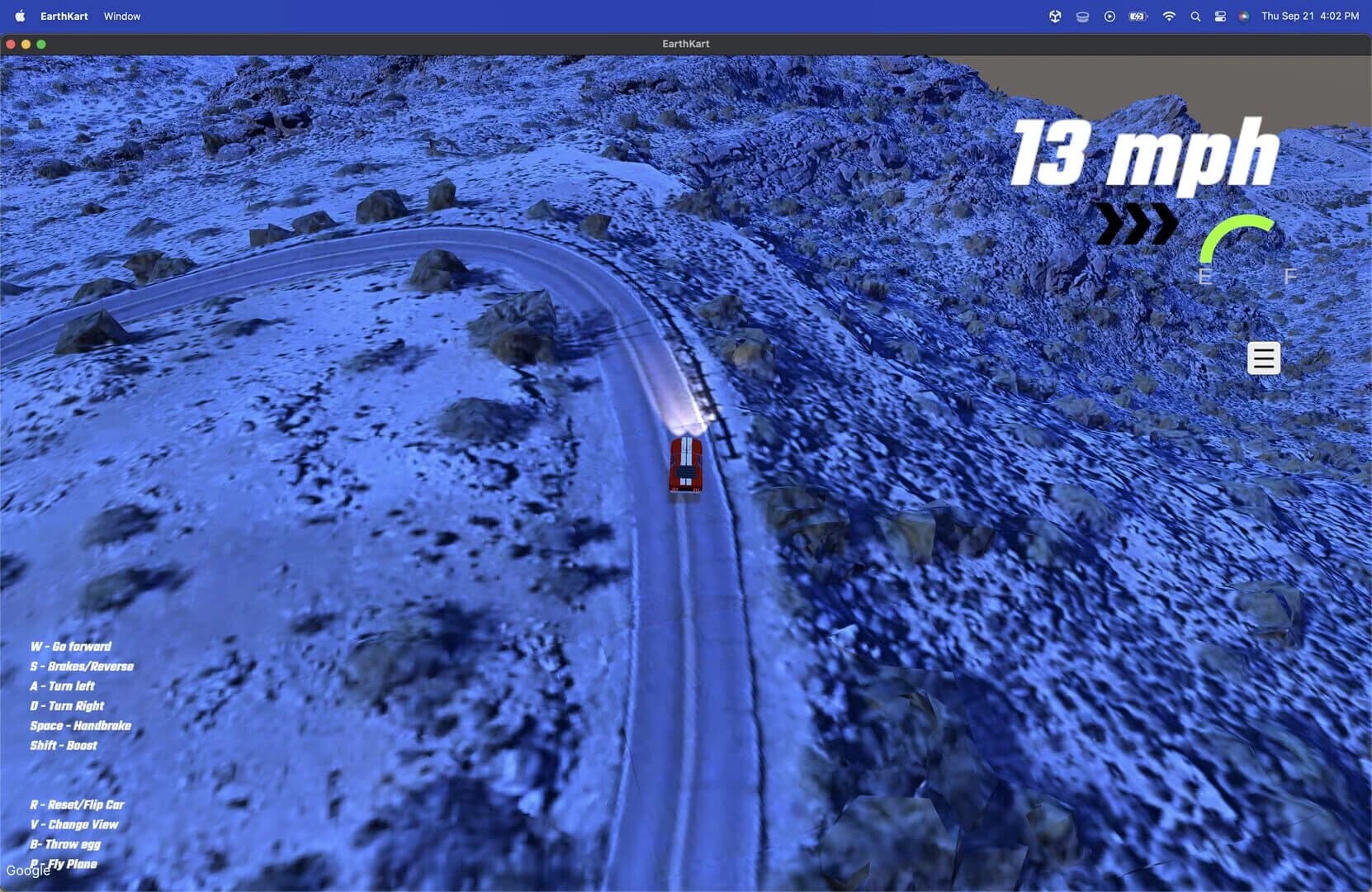Open the EarthKart application menu

coord(63,16)
